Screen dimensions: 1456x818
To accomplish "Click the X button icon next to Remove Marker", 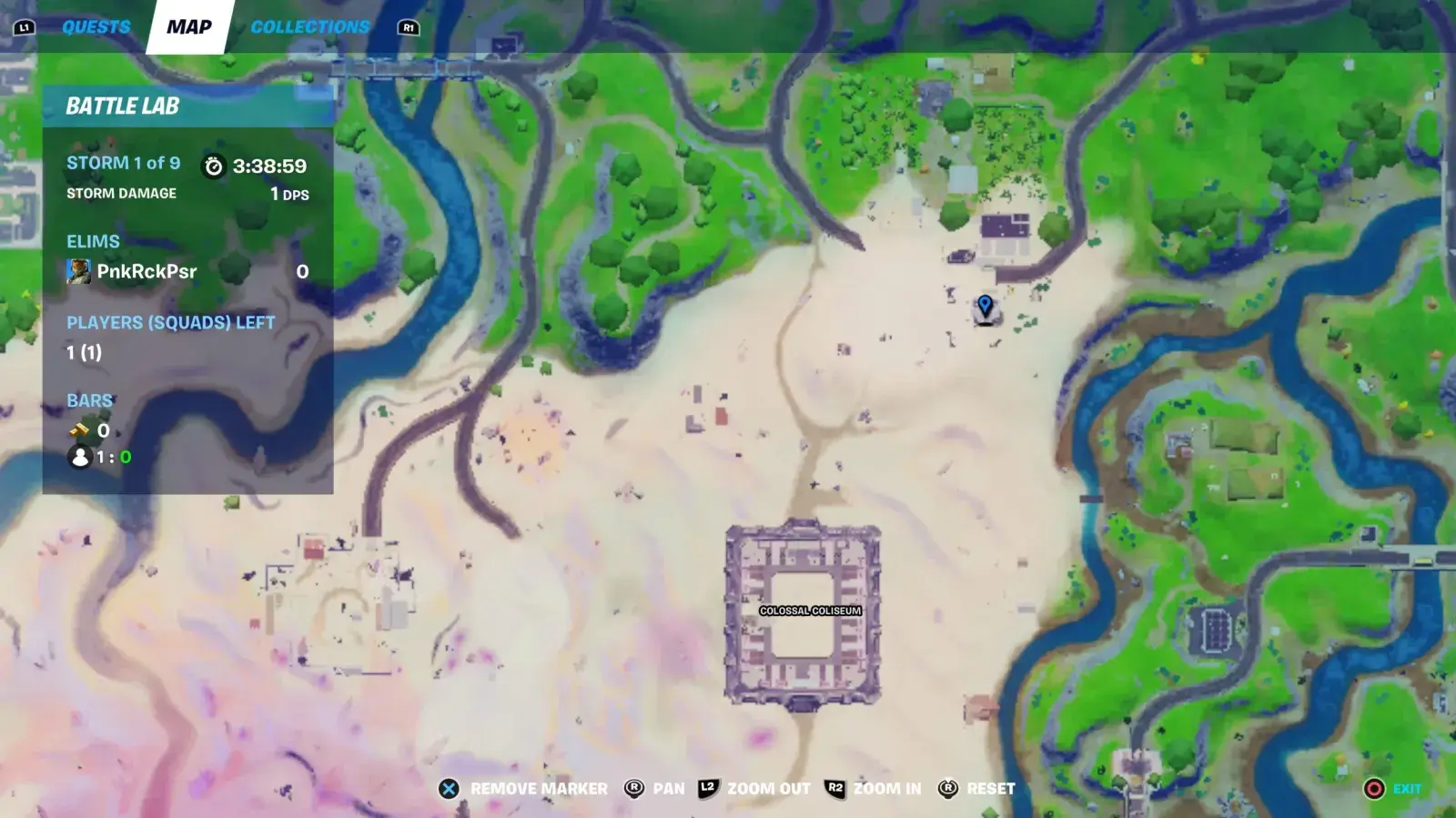I will point(447,788).
